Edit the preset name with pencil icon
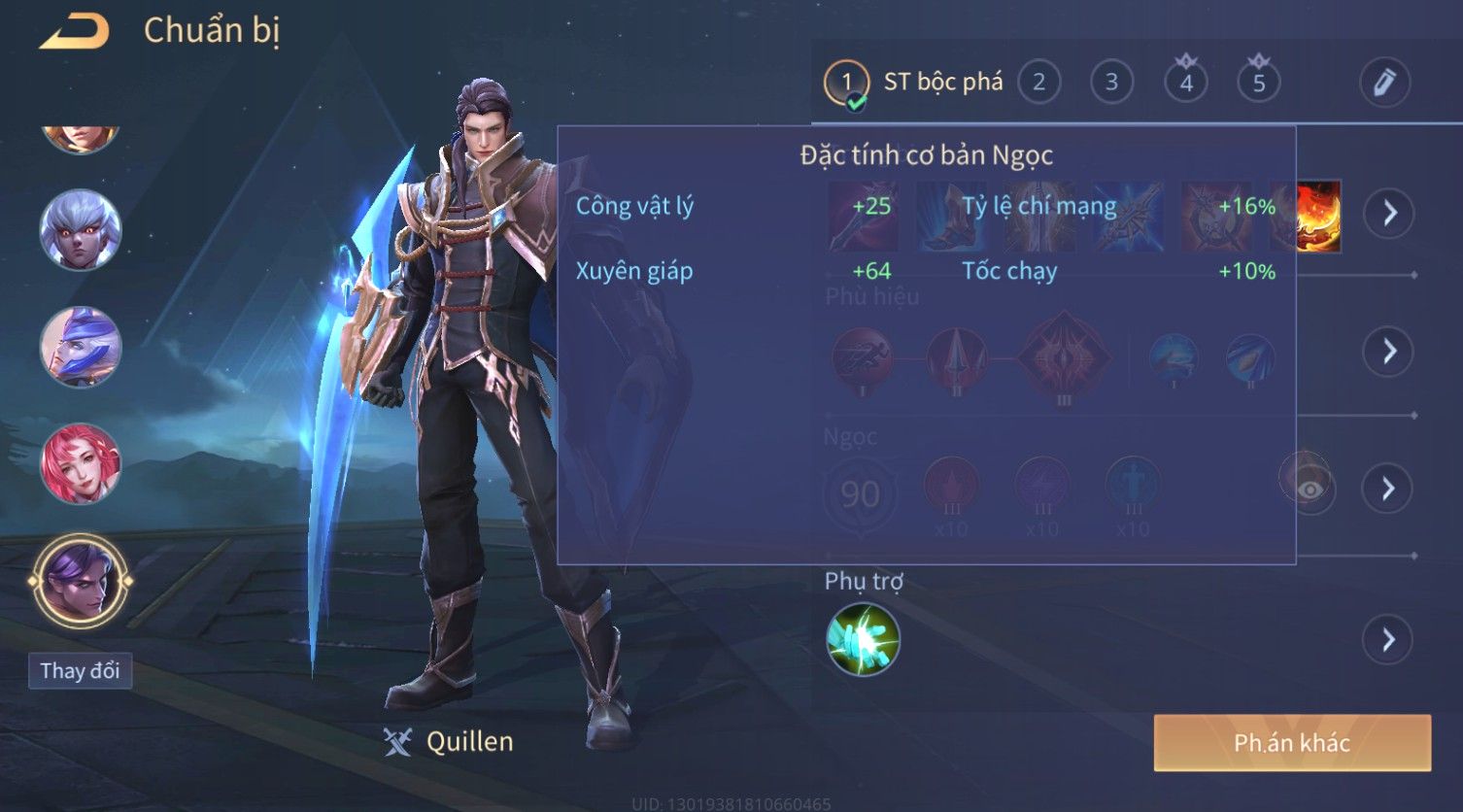Viewport: 1463px width, 812px height. [x=1383, y=83]
